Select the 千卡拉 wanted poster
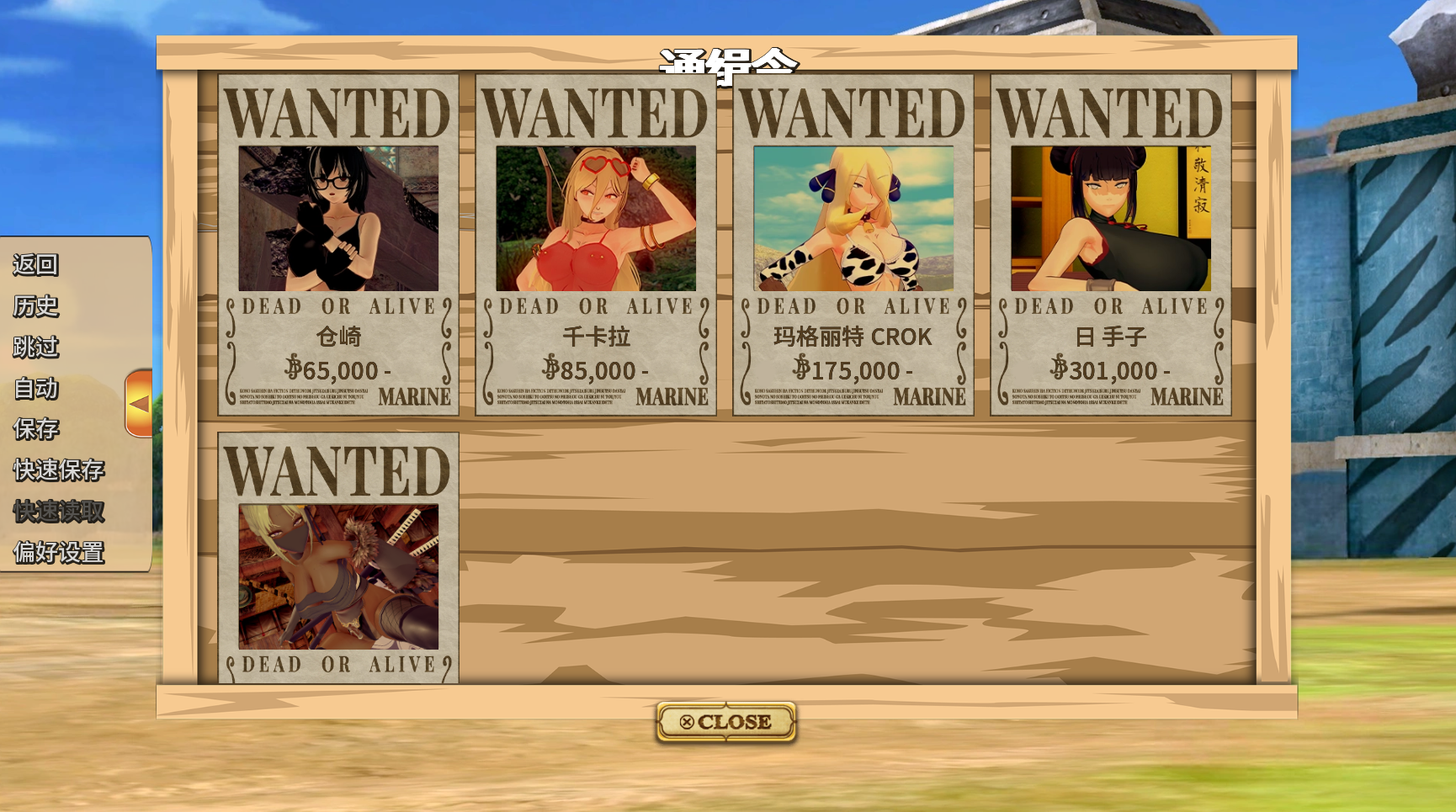 pos(596,245)
